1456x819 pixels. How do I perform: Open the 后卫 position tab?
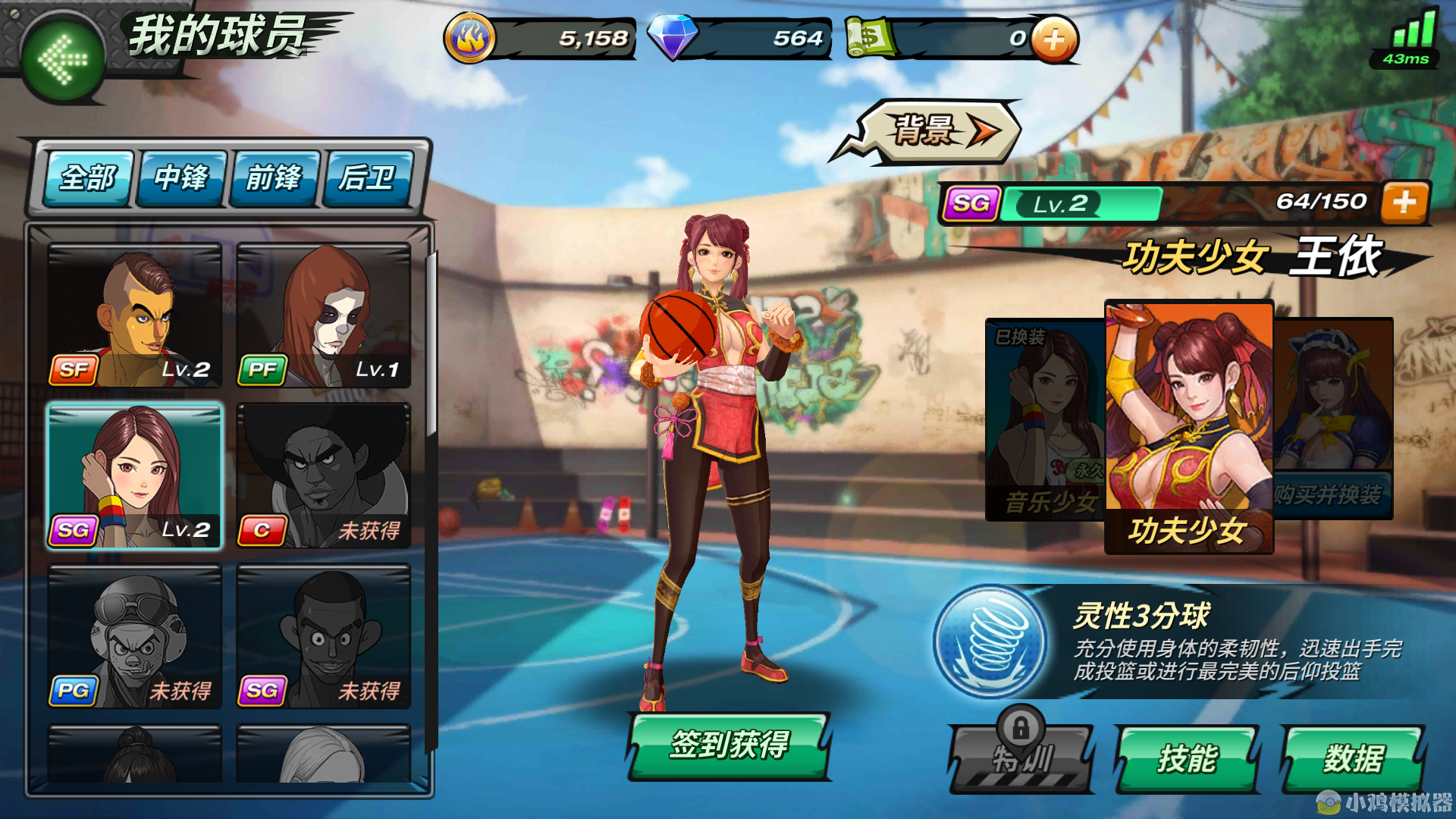(368, 178)
